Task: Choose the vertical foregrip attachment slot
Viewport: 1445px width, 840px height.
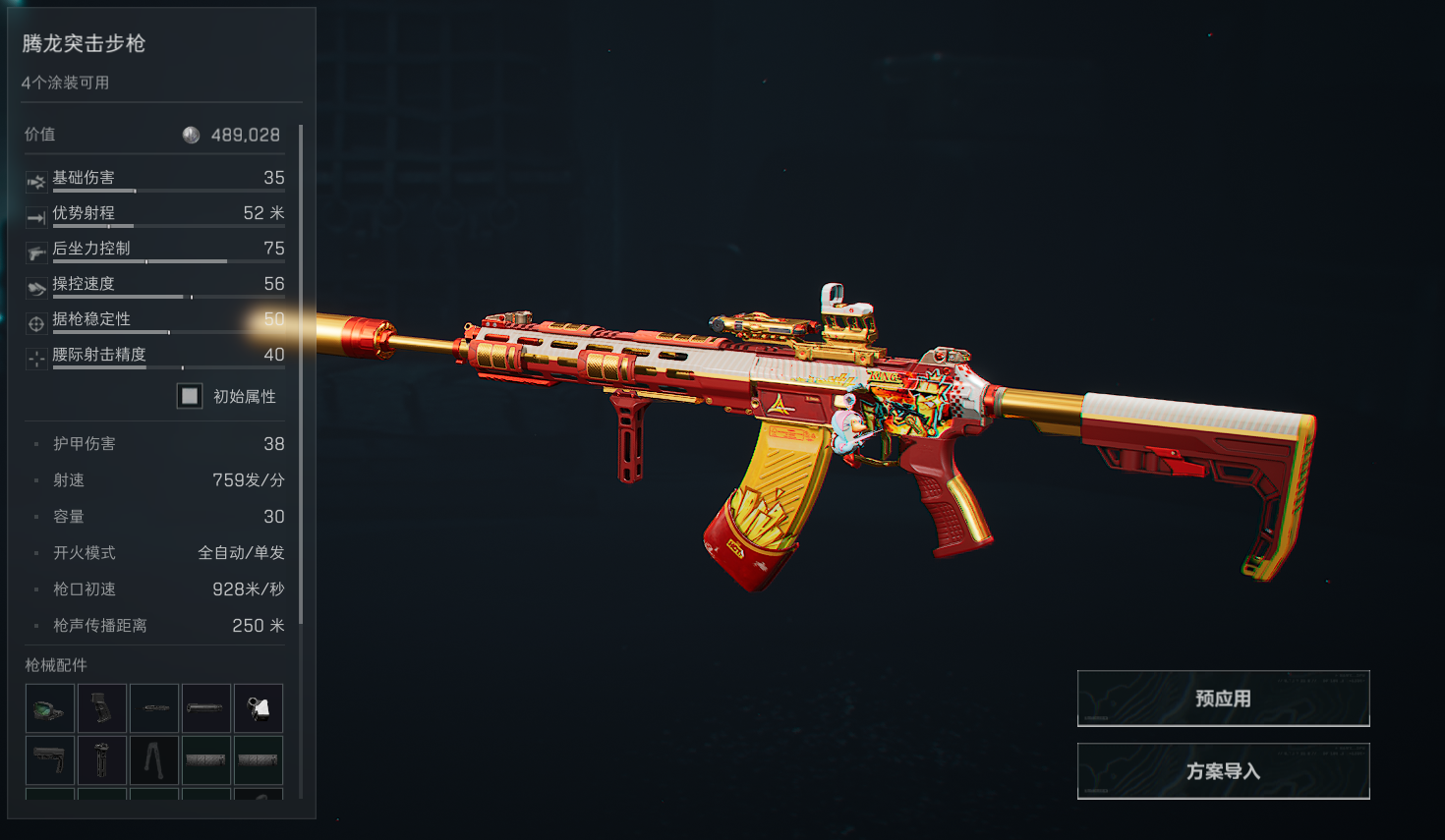Action: (102, 760)
